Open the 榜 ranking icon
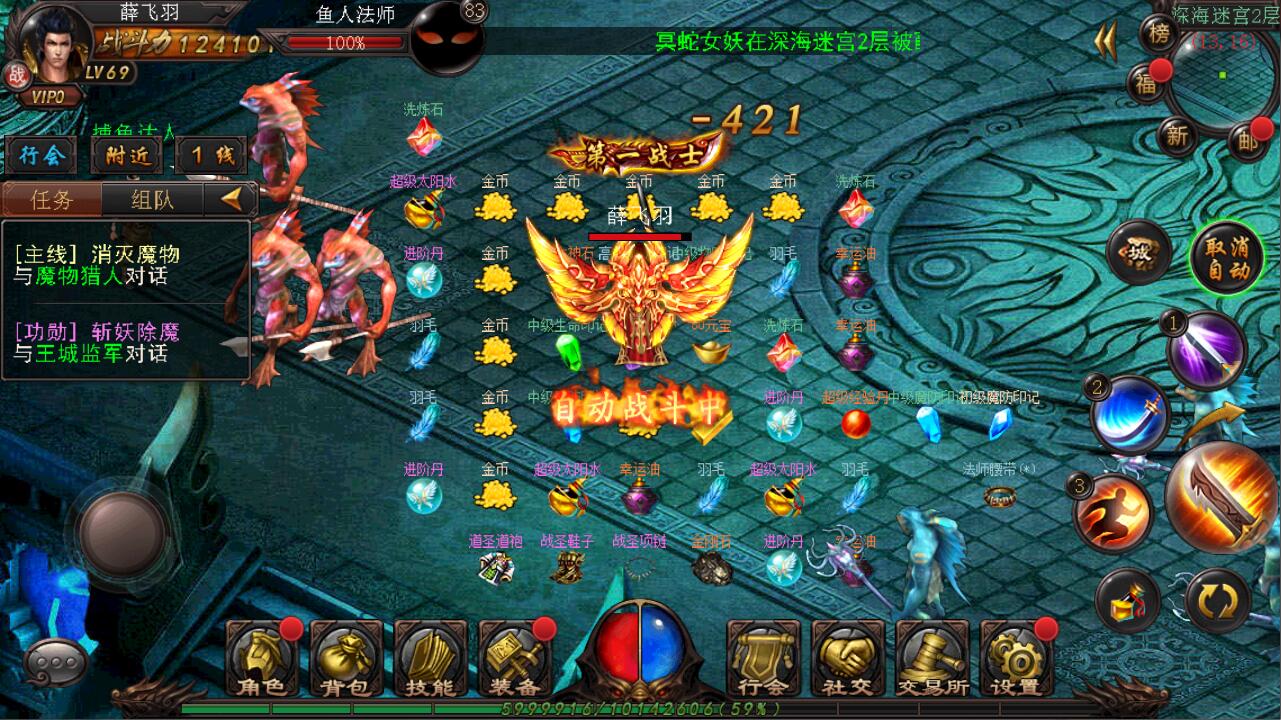This screenshot has height=720, width=1281. [1159, 34]
